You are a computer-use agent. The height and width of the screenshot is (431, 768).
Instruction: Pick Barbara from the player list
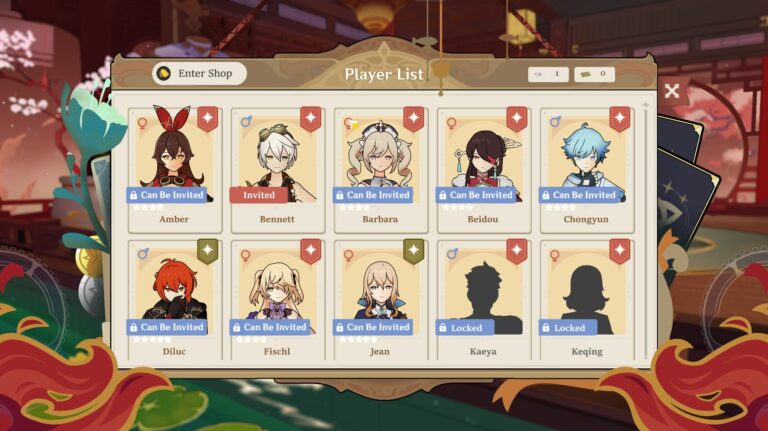pyautogui.click(x=380, y=167)
